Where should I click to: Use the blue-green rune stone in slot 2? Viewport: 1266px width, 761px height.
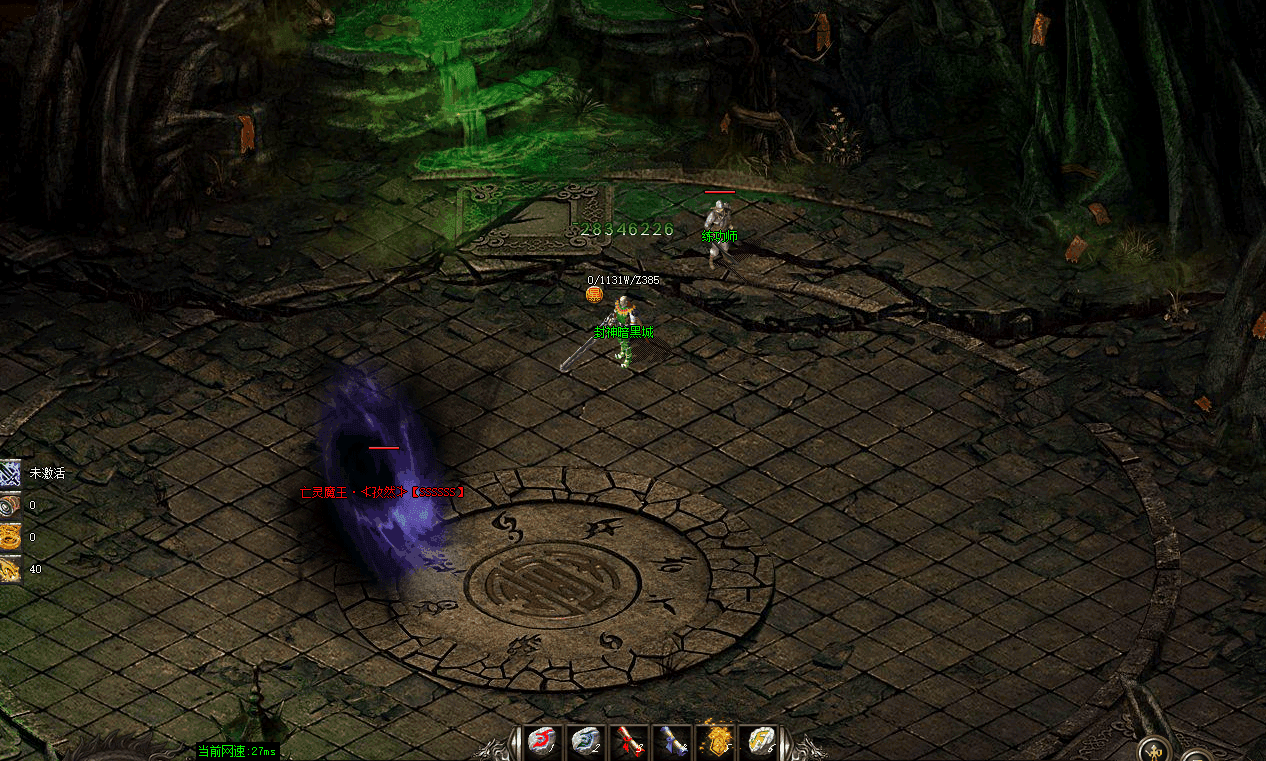[x=585, y=741]
